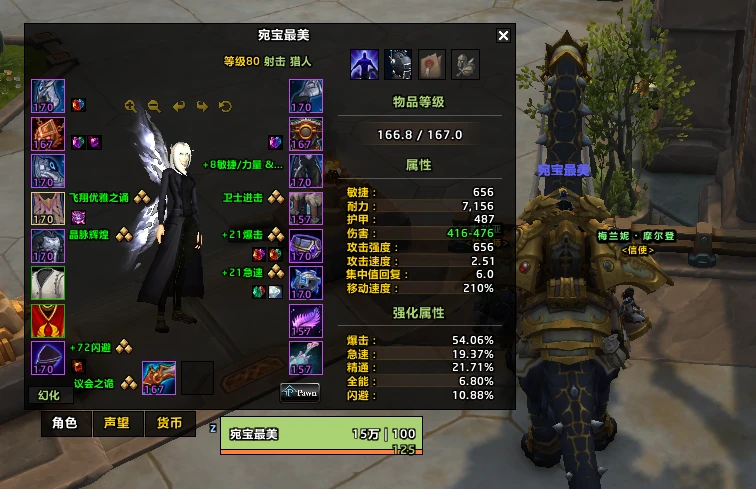Screen dimensions: 756x489
Task: Select the red tabard equipment slot
Action: point(48,321)
